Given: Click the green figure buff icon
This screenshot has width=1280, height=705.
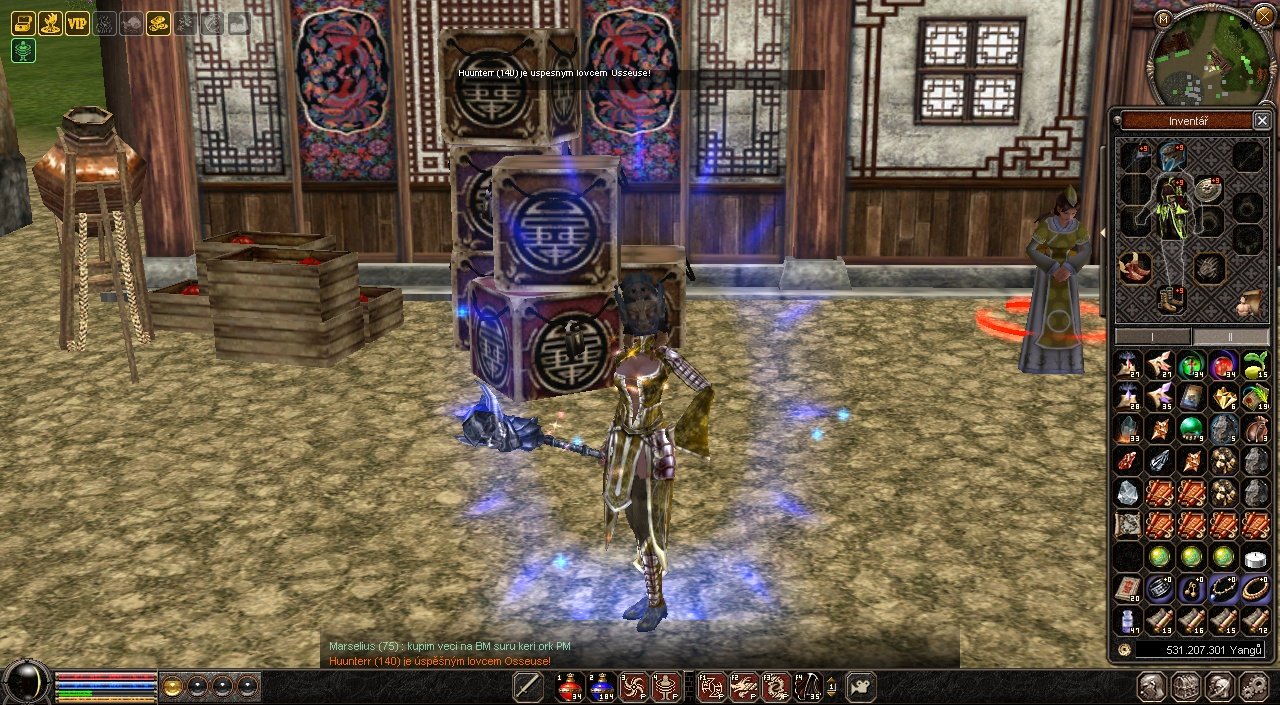Looking at the screenshot, I should pos(23,51).
